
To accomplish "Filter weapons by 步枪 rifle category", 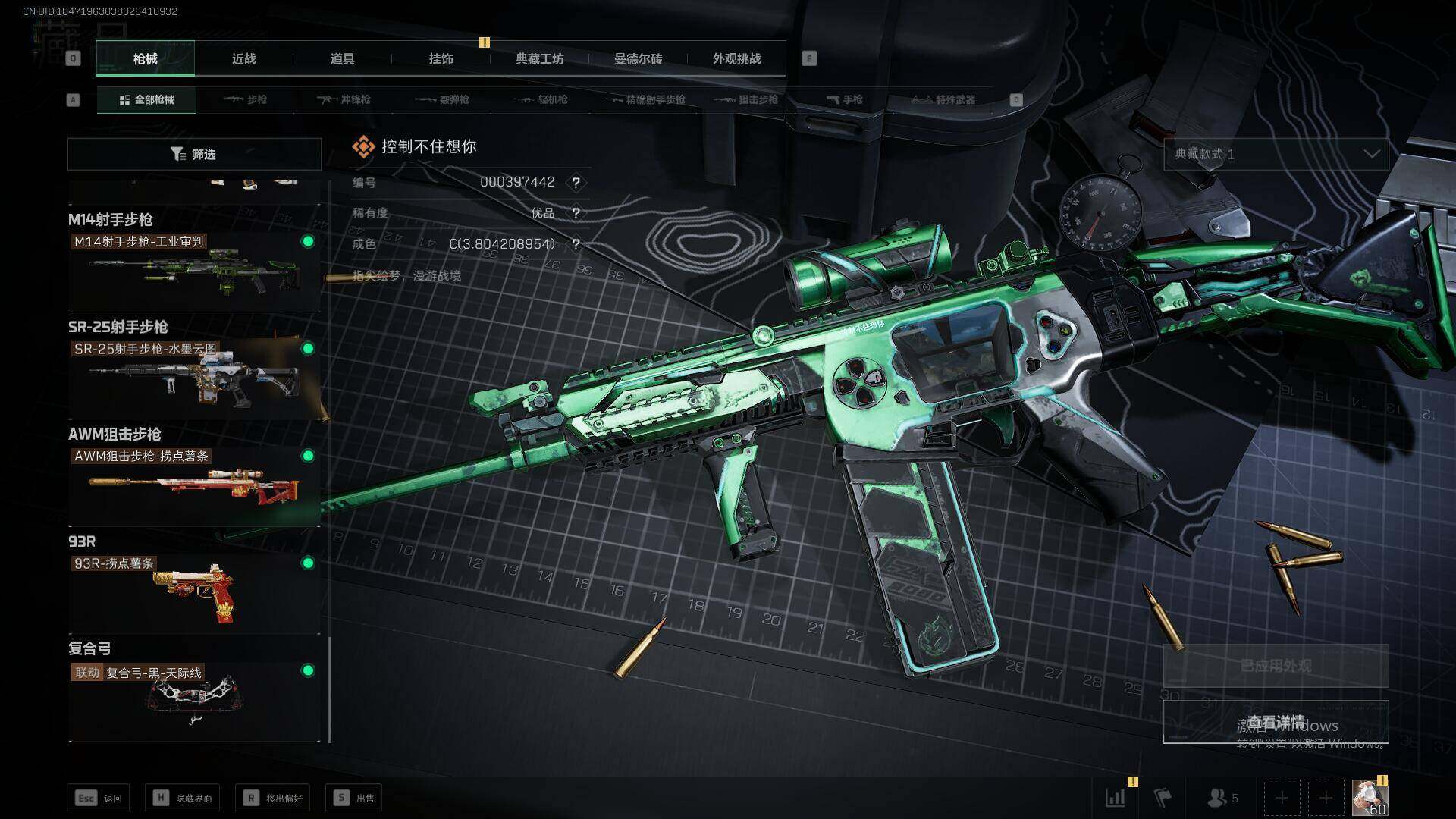I will (246, 99).
